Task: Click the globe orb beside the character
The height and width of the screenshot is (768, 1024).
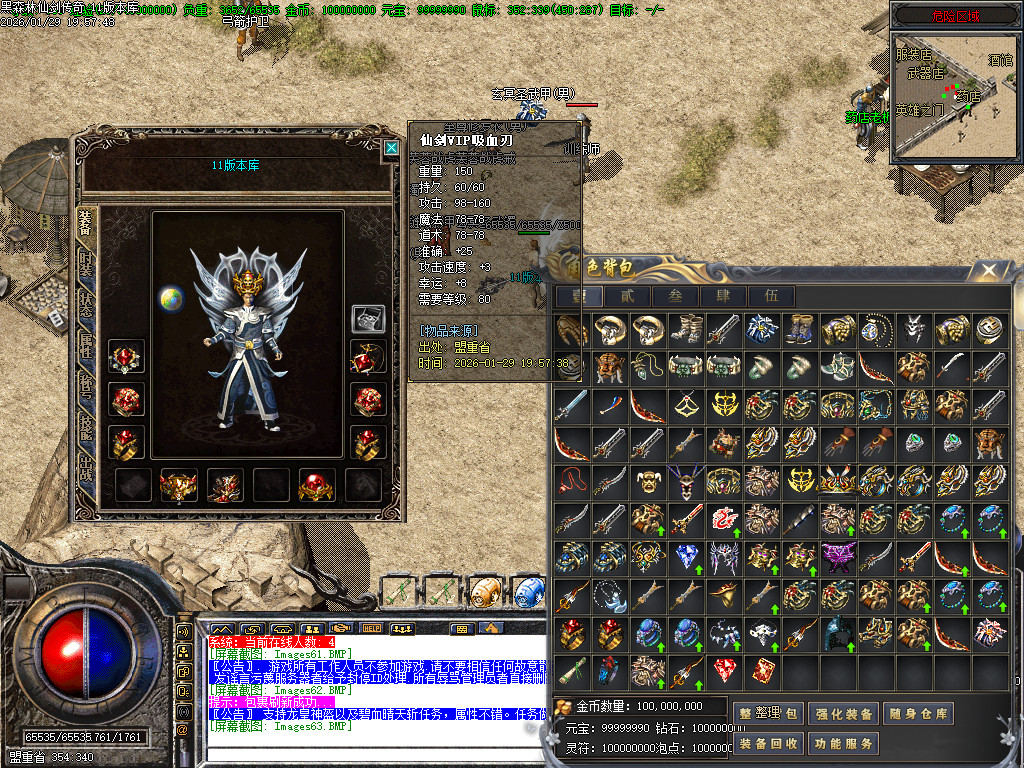Action: pos(170,298)
